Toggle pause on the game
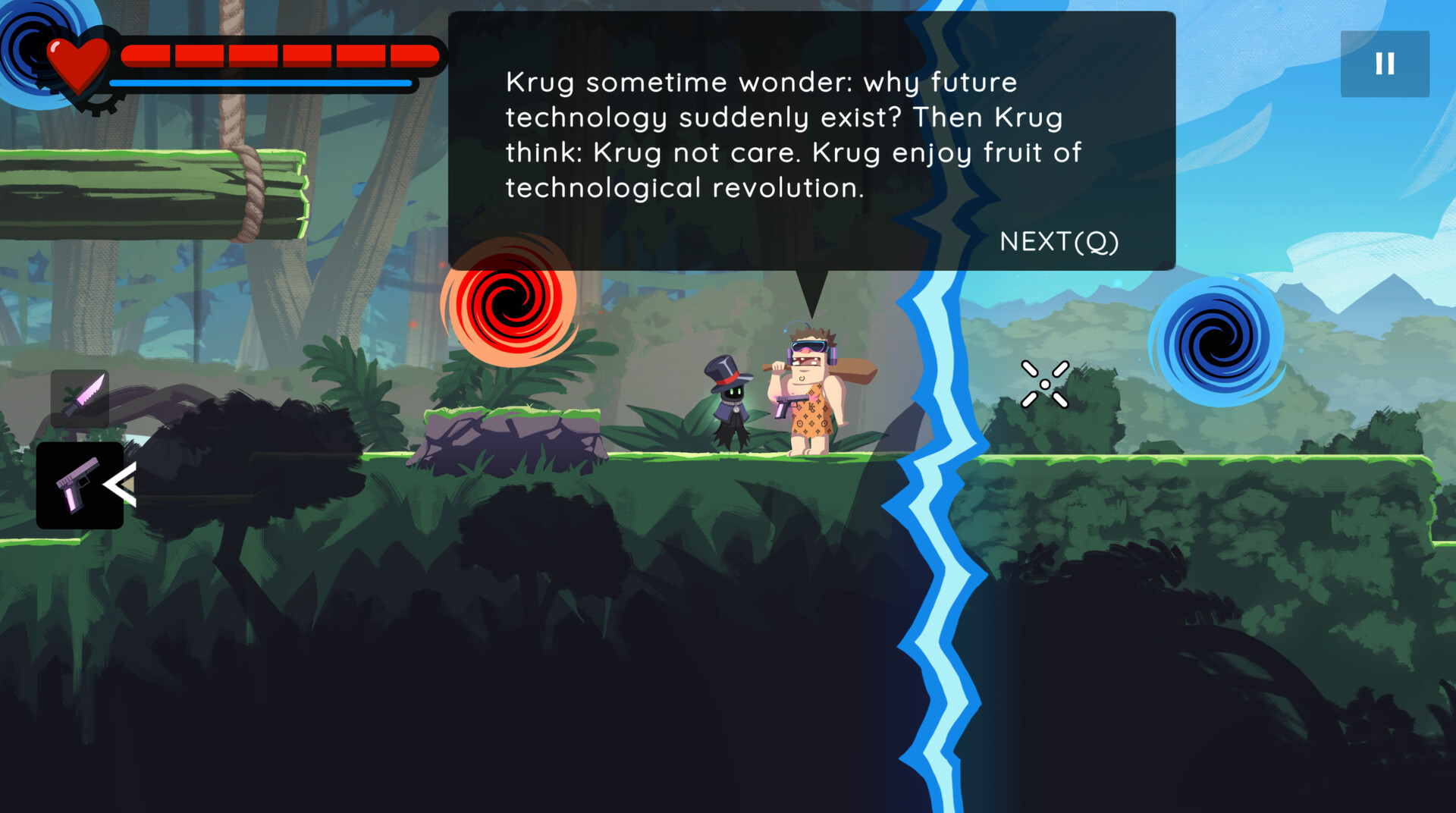Viewport: 1456px width, 813px height. click(1385, 64)
